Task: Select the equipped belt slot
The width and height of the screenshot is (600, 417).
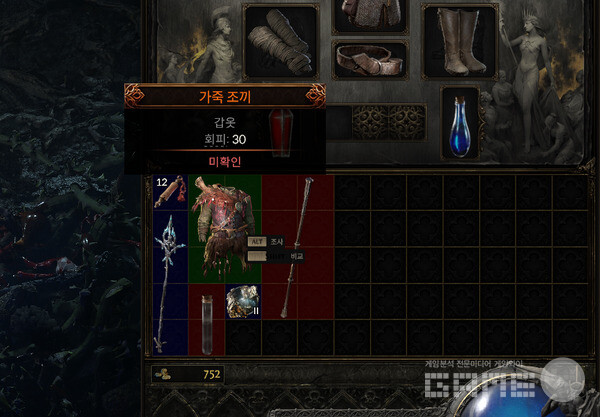Action: tap(370, 60)
